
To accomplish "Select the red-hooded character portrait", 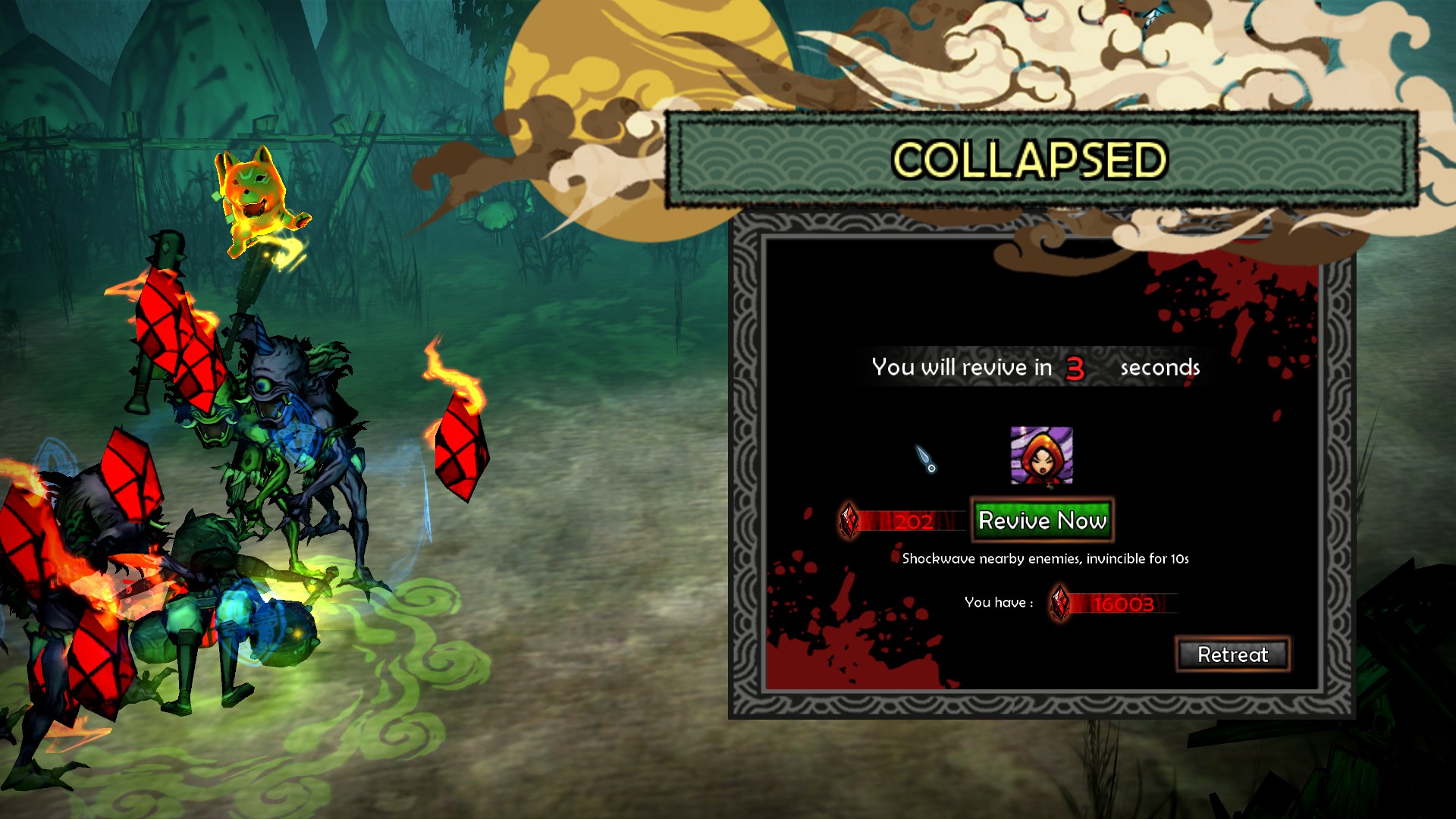I will click(1041, 456).
